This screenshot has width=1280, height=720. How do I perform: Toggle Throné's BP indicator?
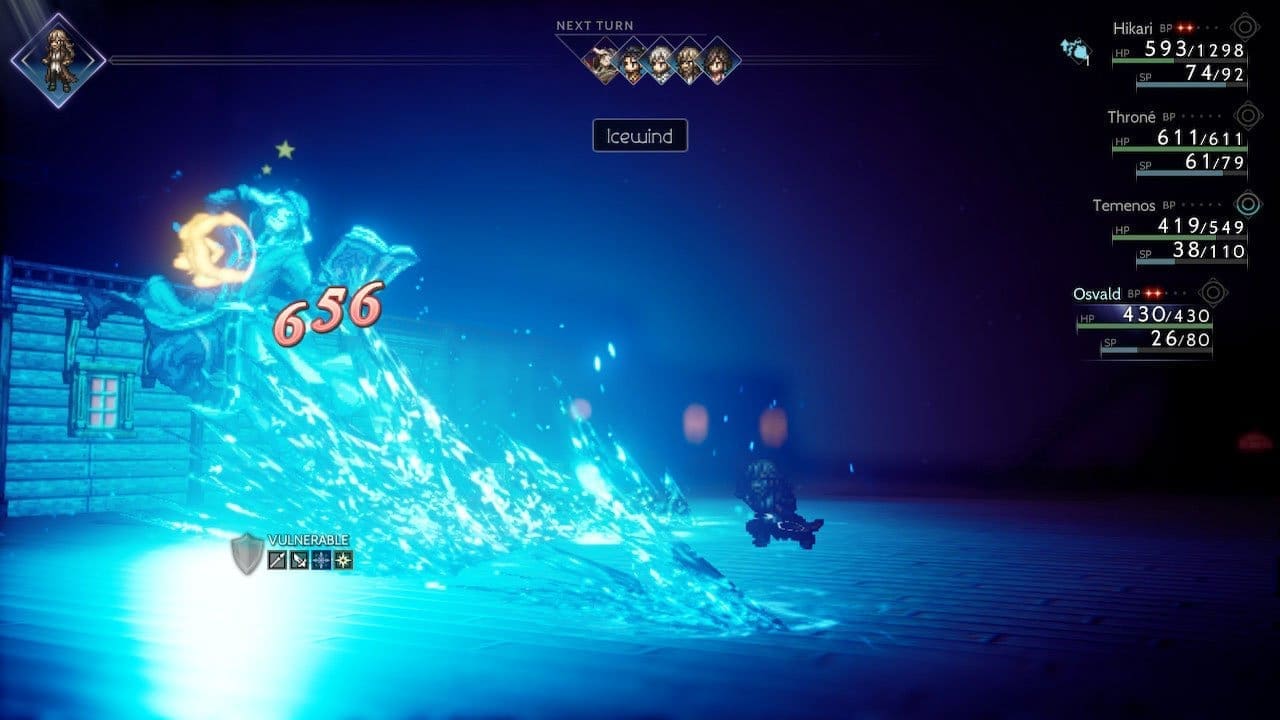click(x=1200, y=117)
